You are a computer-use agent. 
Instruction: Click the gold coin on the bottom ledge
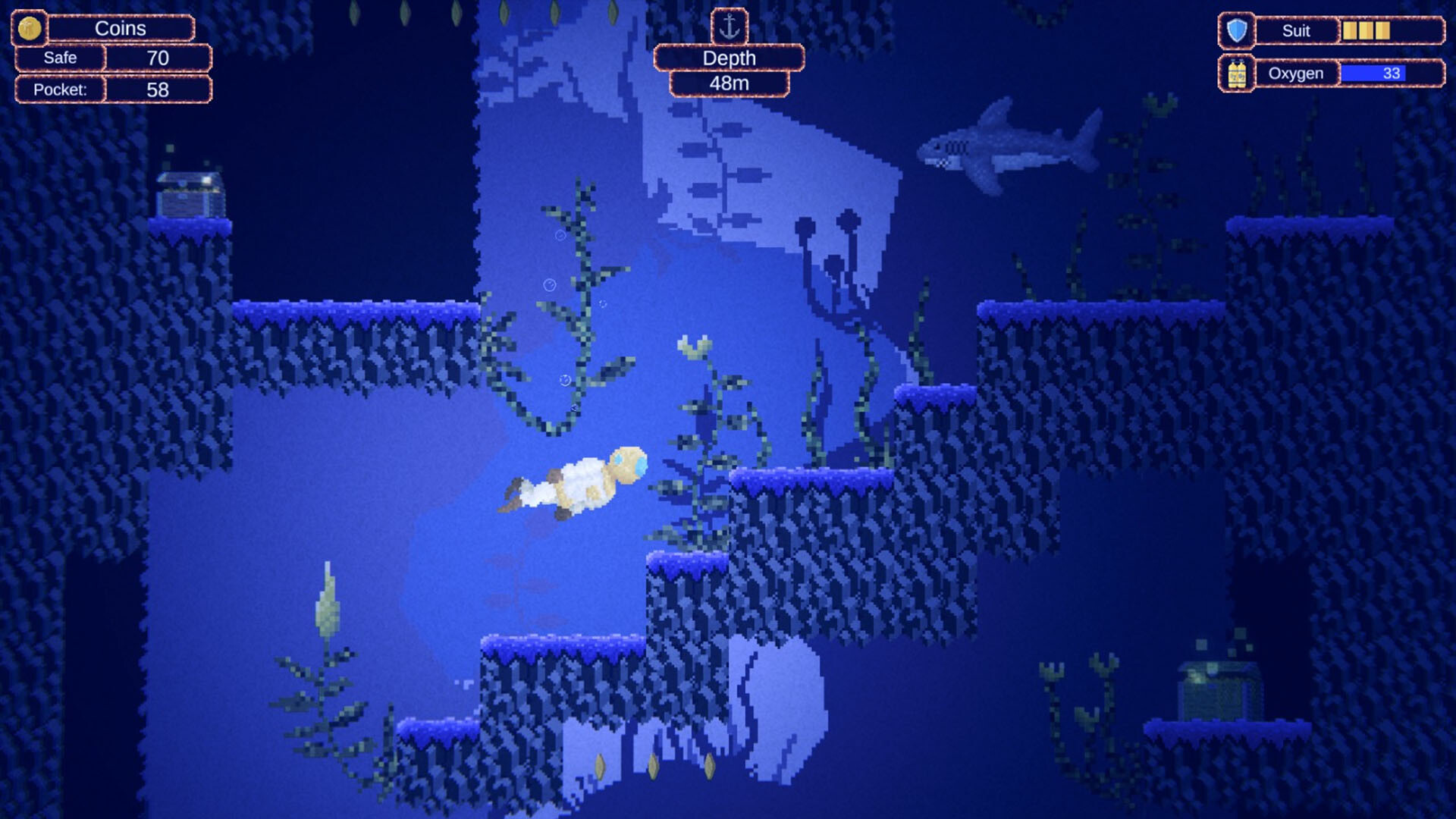point(599,767)
